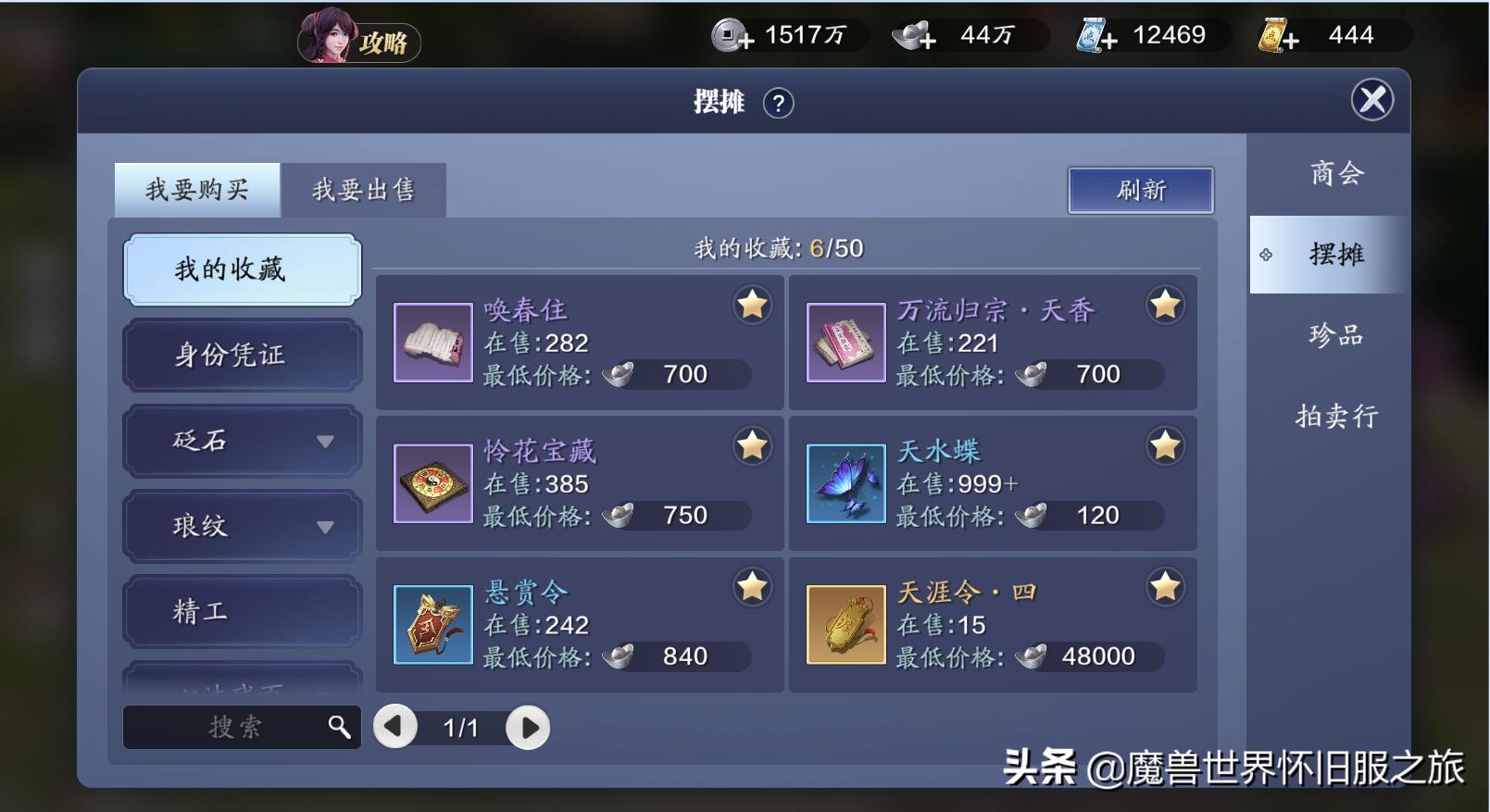Viewport: 1490px width, 812px height.
Task: Select the 天水蝶 butterfly item icon
Action: point(844,483)
